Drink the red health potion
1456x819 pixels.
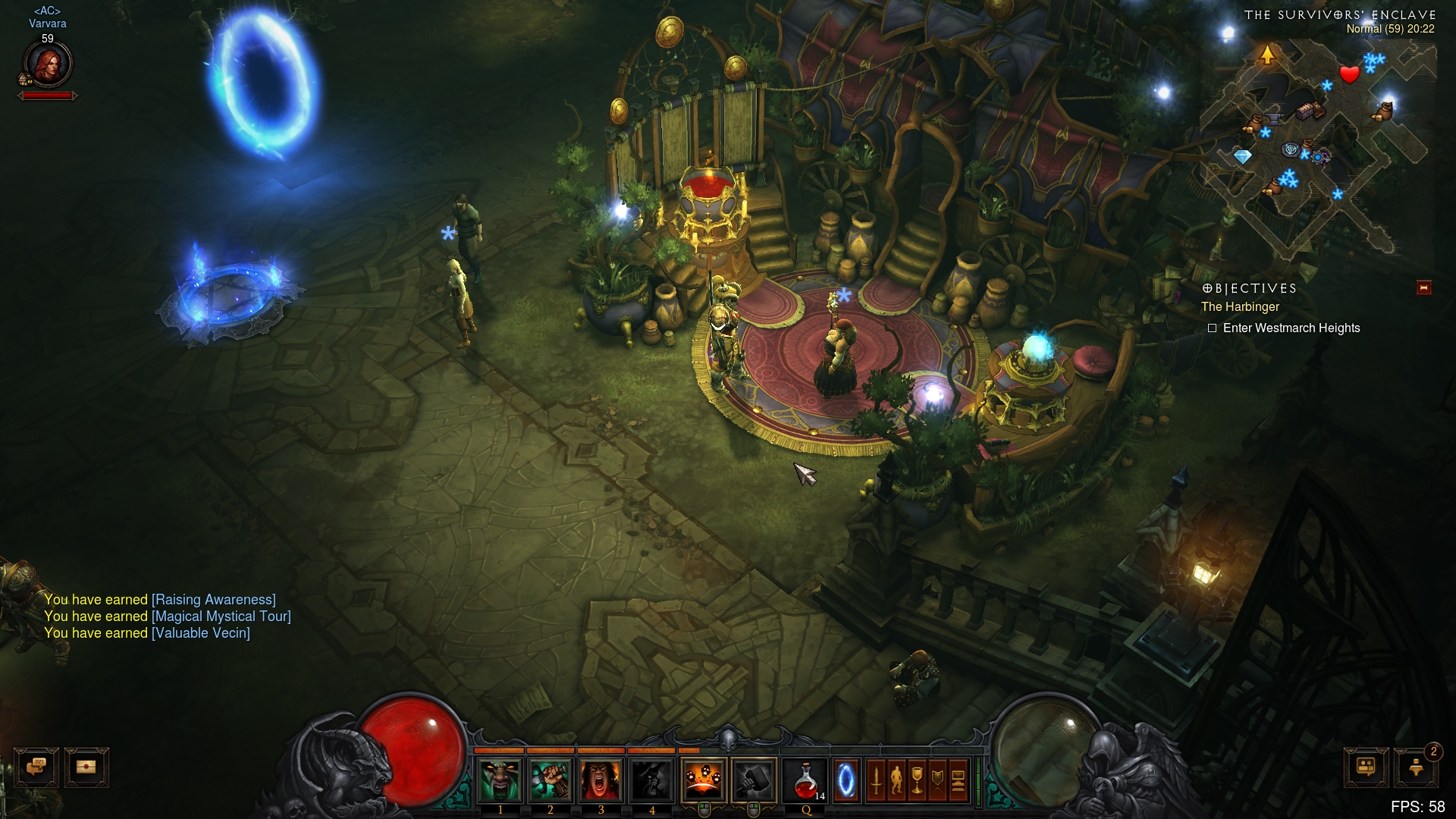pos(805,780)
